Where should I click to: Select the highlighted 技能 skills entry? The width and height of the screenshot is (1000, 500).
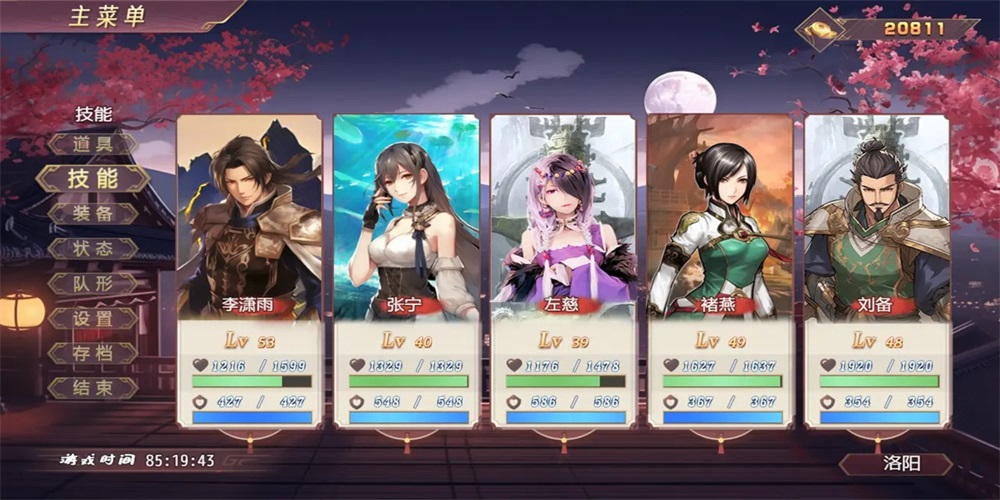(x=93, y=179)
